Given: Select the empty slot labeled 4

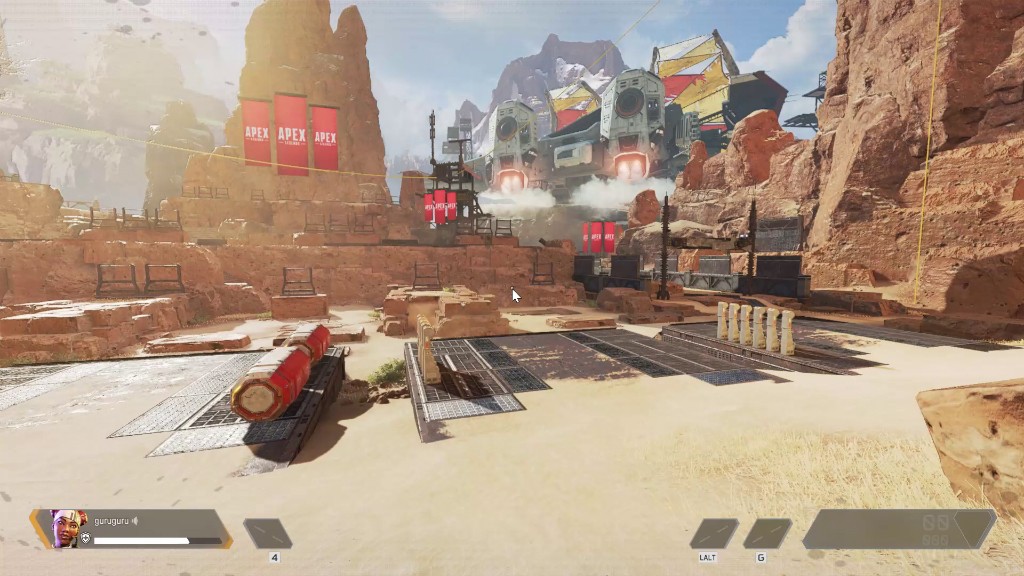Looking at the screenshot, I should [x=268, y=534].
